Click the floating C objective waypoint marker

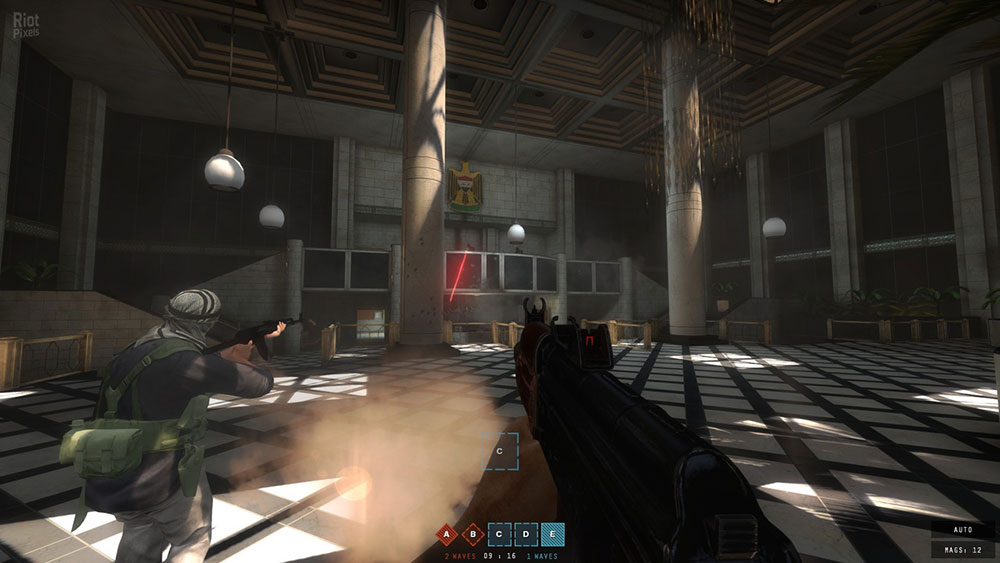[x=500, y=451]
